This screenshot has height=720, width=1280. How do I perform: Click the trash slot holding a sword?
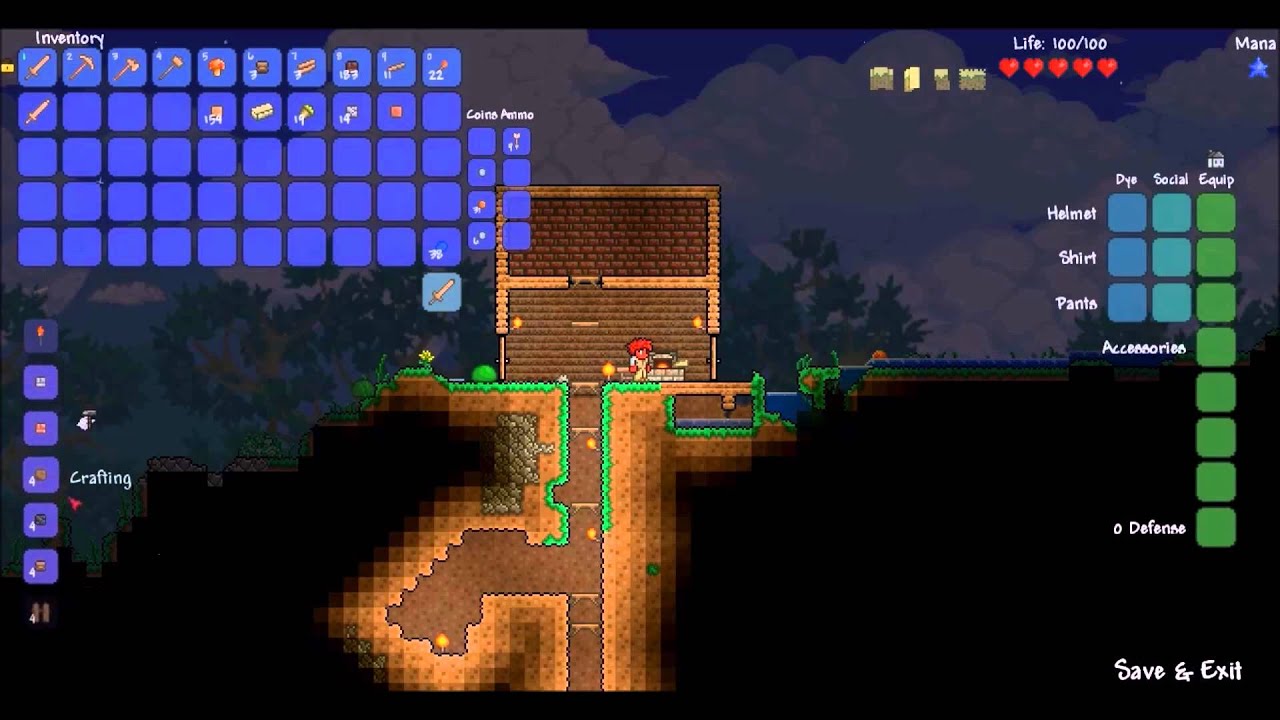441,292
